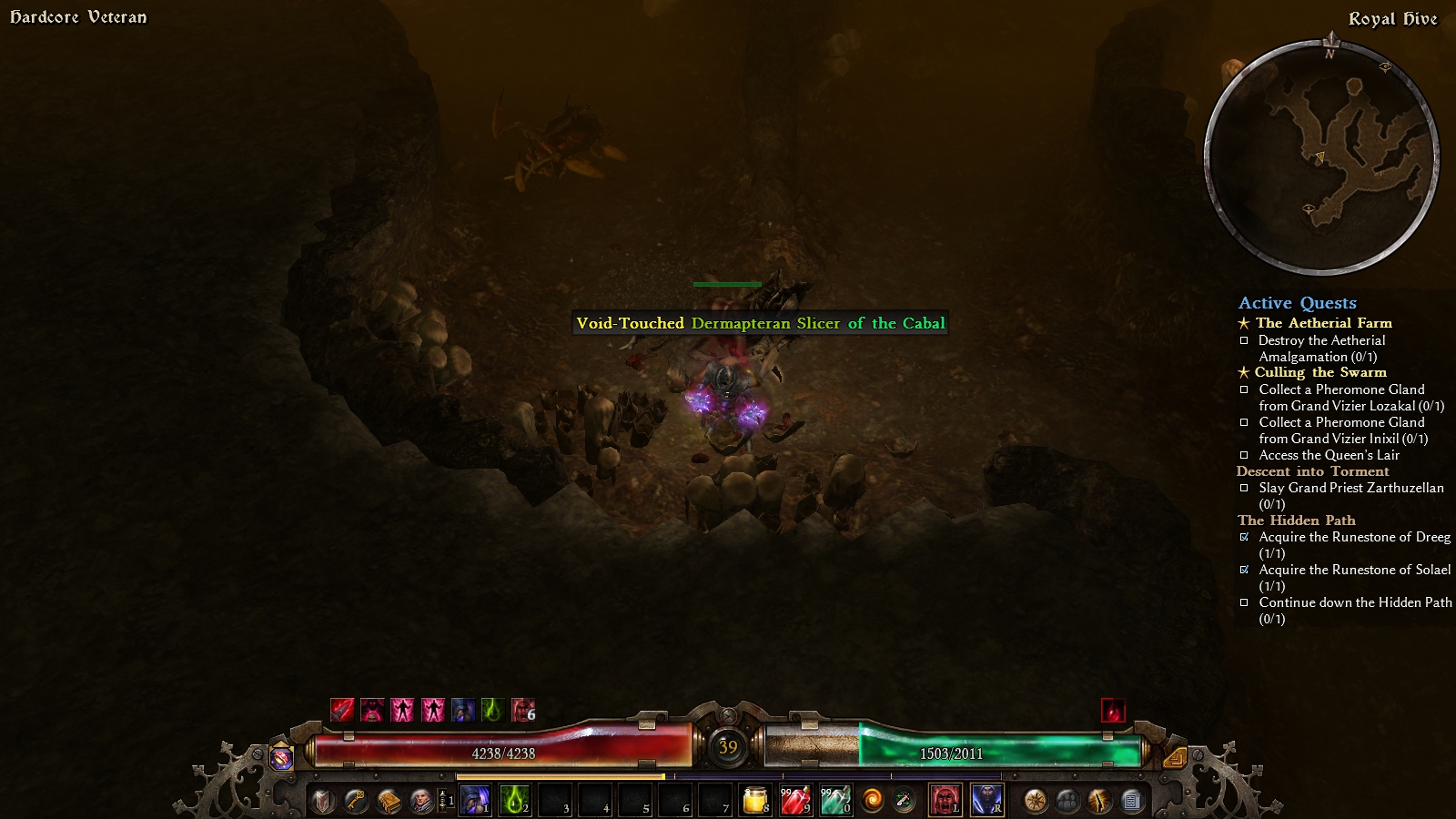Open the grey group silhouettes button
The height and width of the screenshot is (819, 1456).
coord(1067,801)
